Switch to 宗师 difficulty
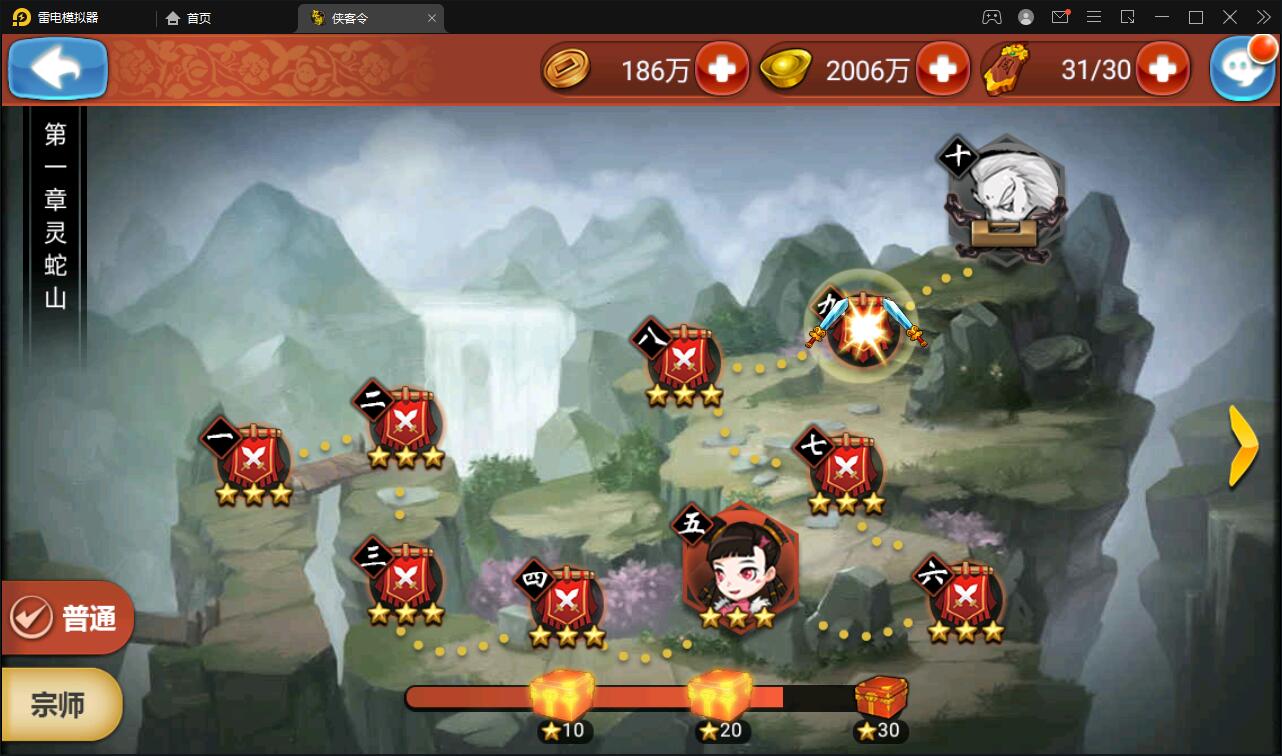Screen dimensions: 1282x756 point(62,704)
